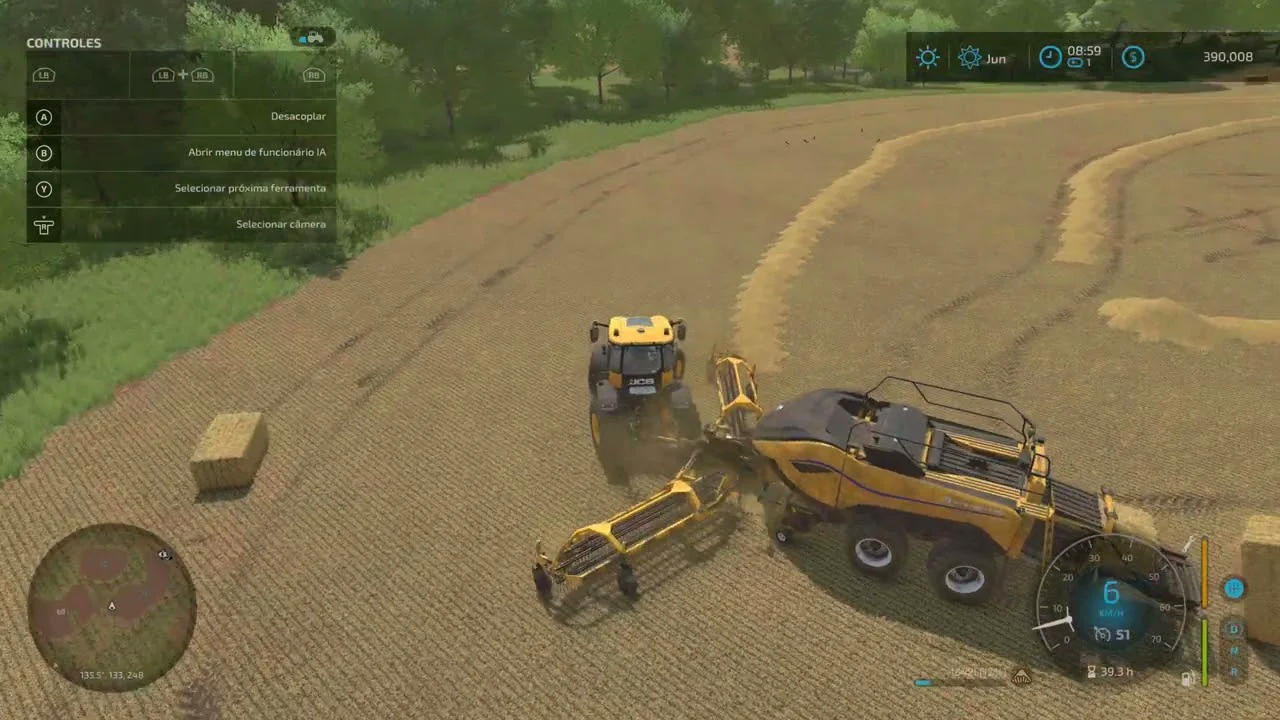This screenshot has width=1280, height=720.
Task: Click the straw fill level icon
Action: [x=1021, y=677]
